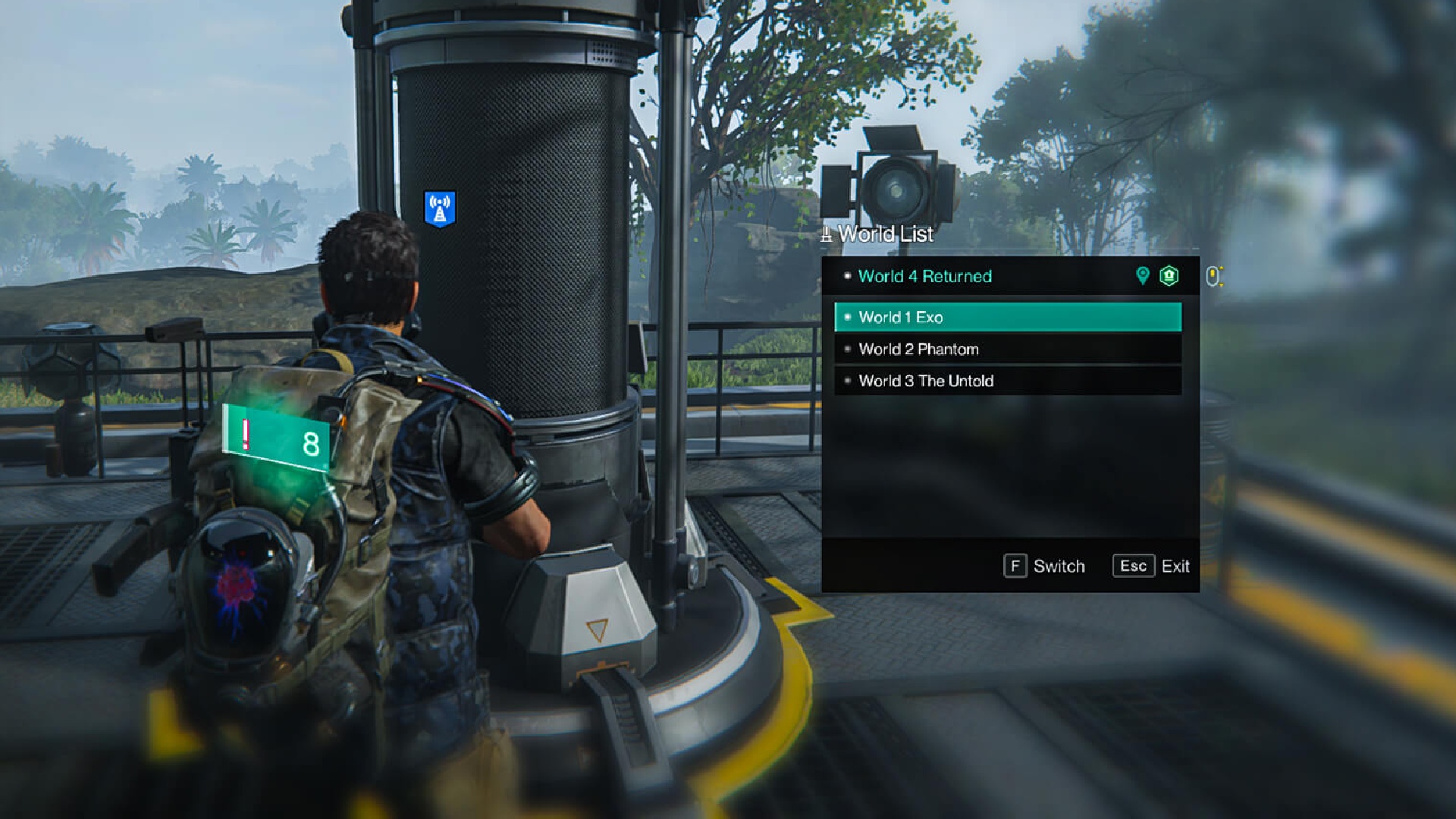The height and width of the screenshot is (819, 1456).
Task: Choose the World 2 Phantom entry
Action: click(x=1007, y=349)
